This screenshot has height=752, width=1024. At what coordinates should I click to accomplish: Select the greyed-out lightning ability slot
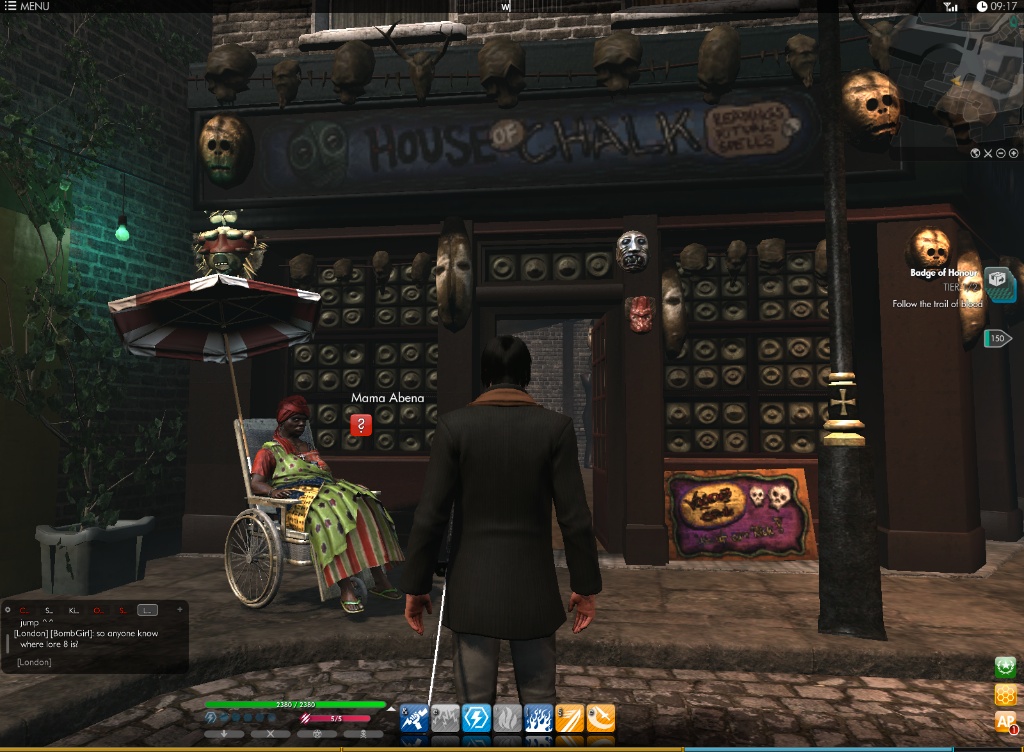point(445,718)
